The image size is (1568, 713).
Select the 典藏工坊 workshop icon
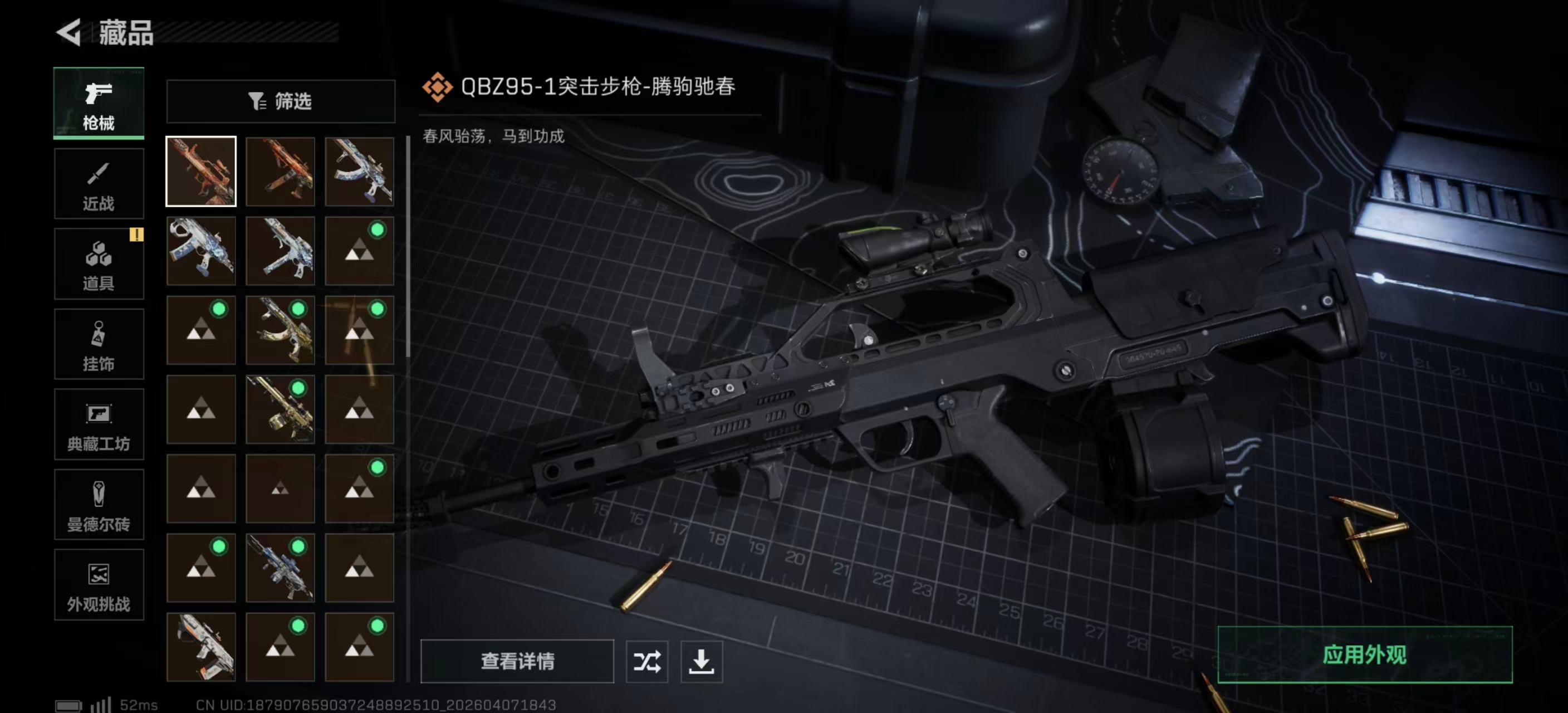[99, 424]
